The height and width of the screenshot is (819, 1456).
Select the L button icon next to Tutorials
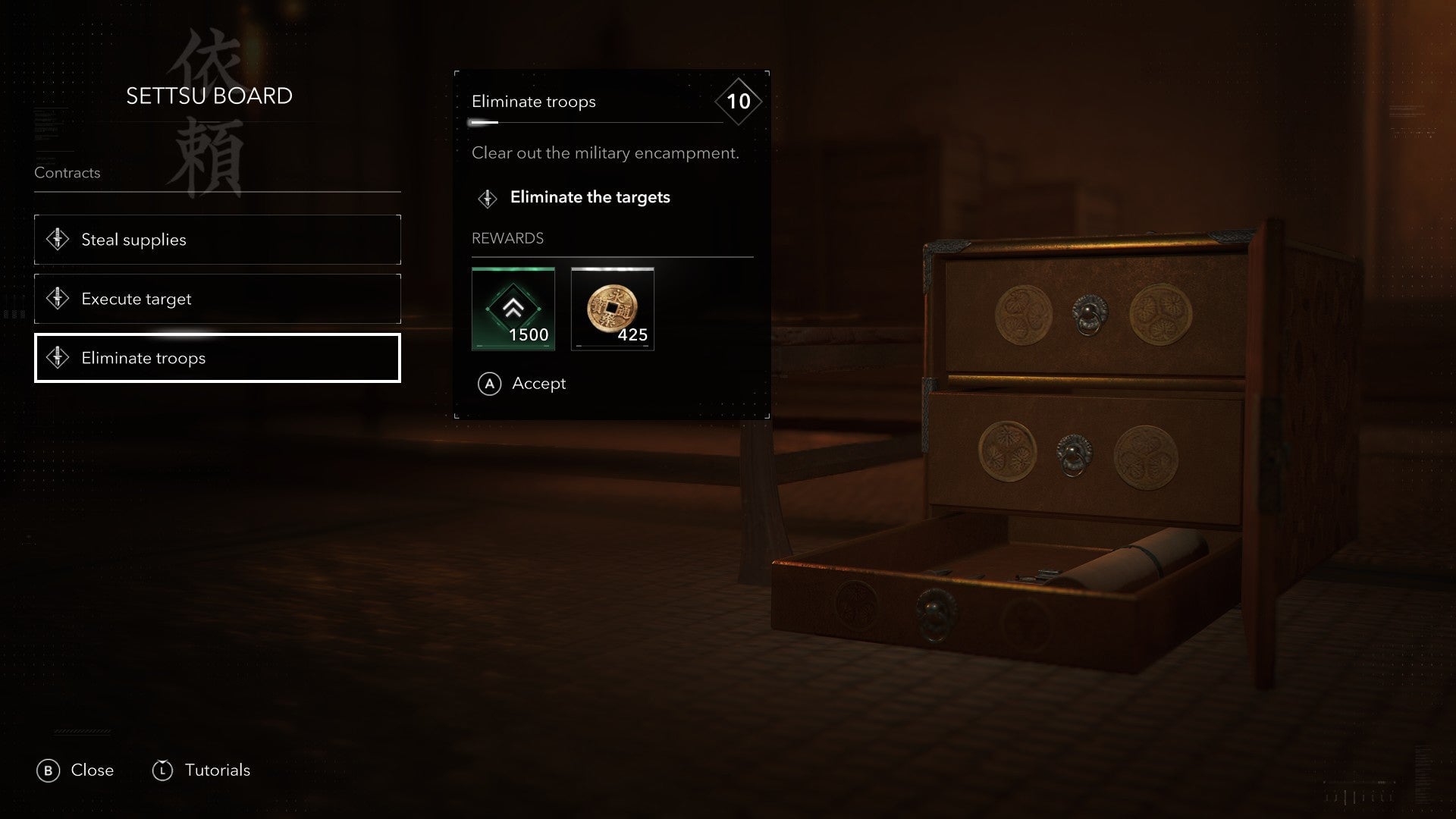(162, 770)
